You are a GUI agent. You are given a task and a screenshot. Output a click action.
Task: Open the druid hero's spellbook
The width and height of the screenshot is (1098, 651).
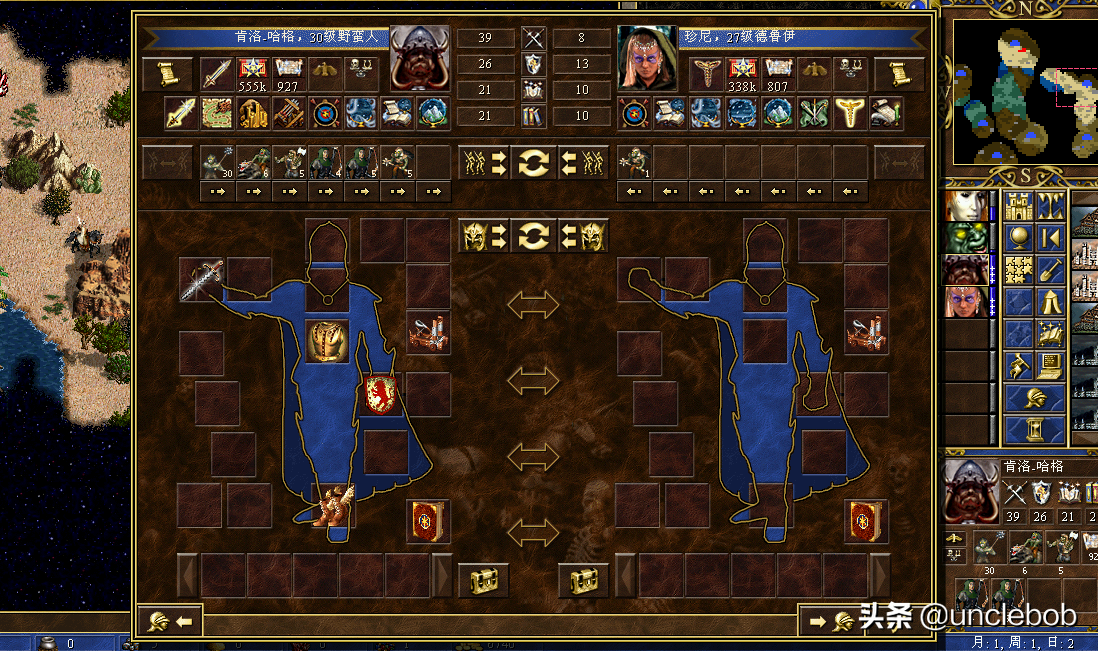(865, 521)
